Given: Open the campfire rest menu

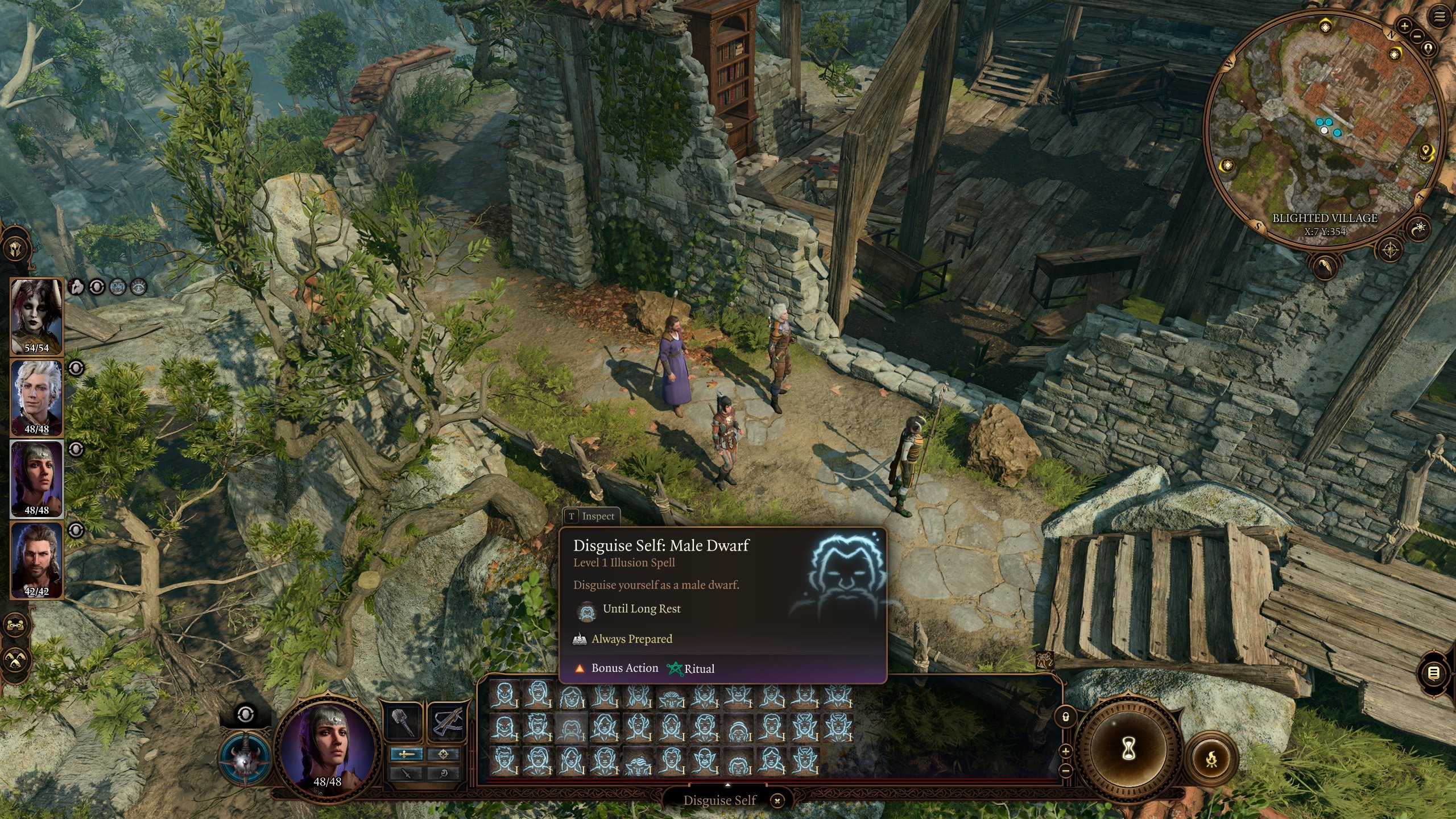Looking at the screenshot, I should click(1211, 758).
